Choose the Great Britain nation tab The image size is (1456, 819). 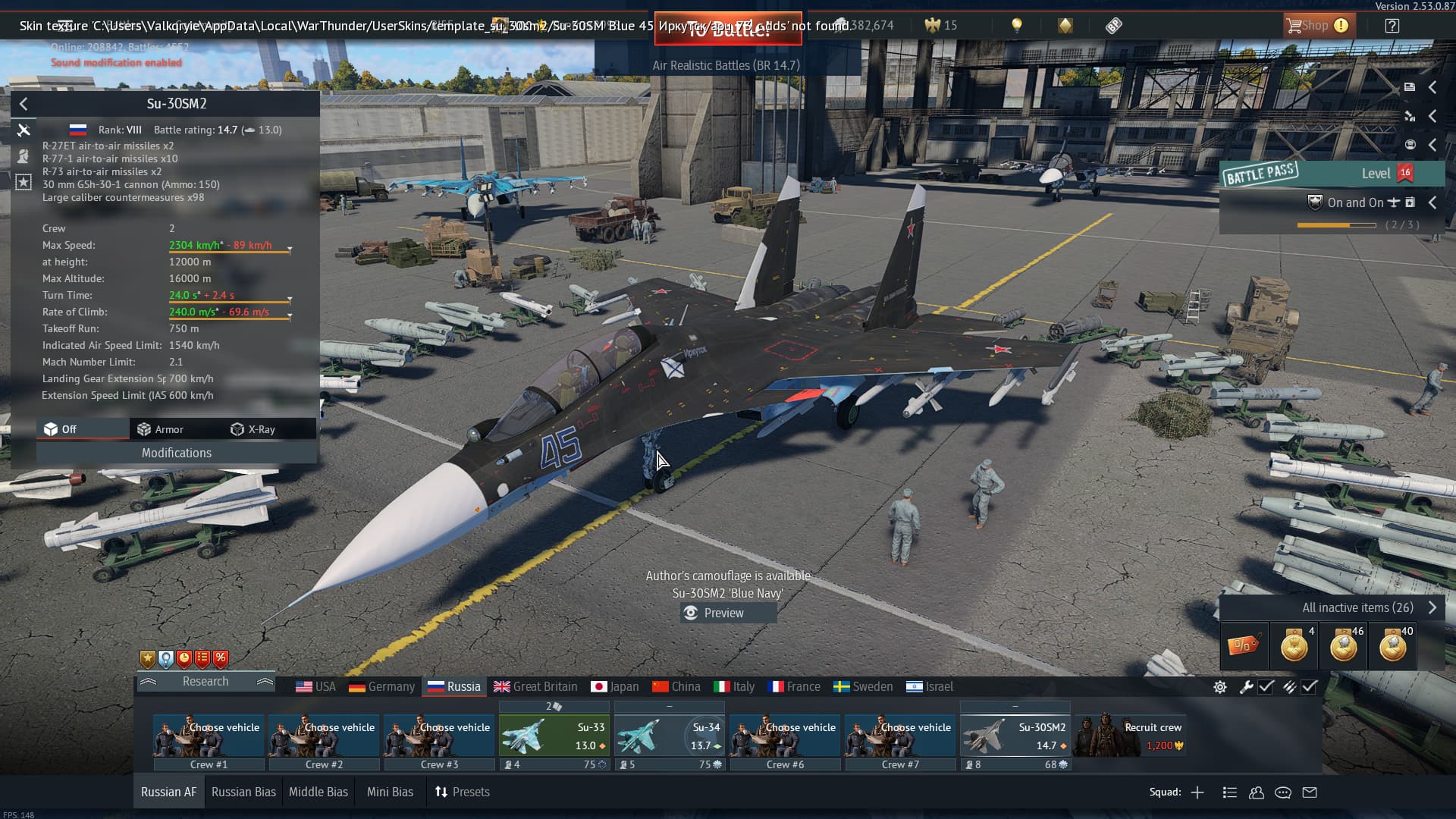point(535,686)
